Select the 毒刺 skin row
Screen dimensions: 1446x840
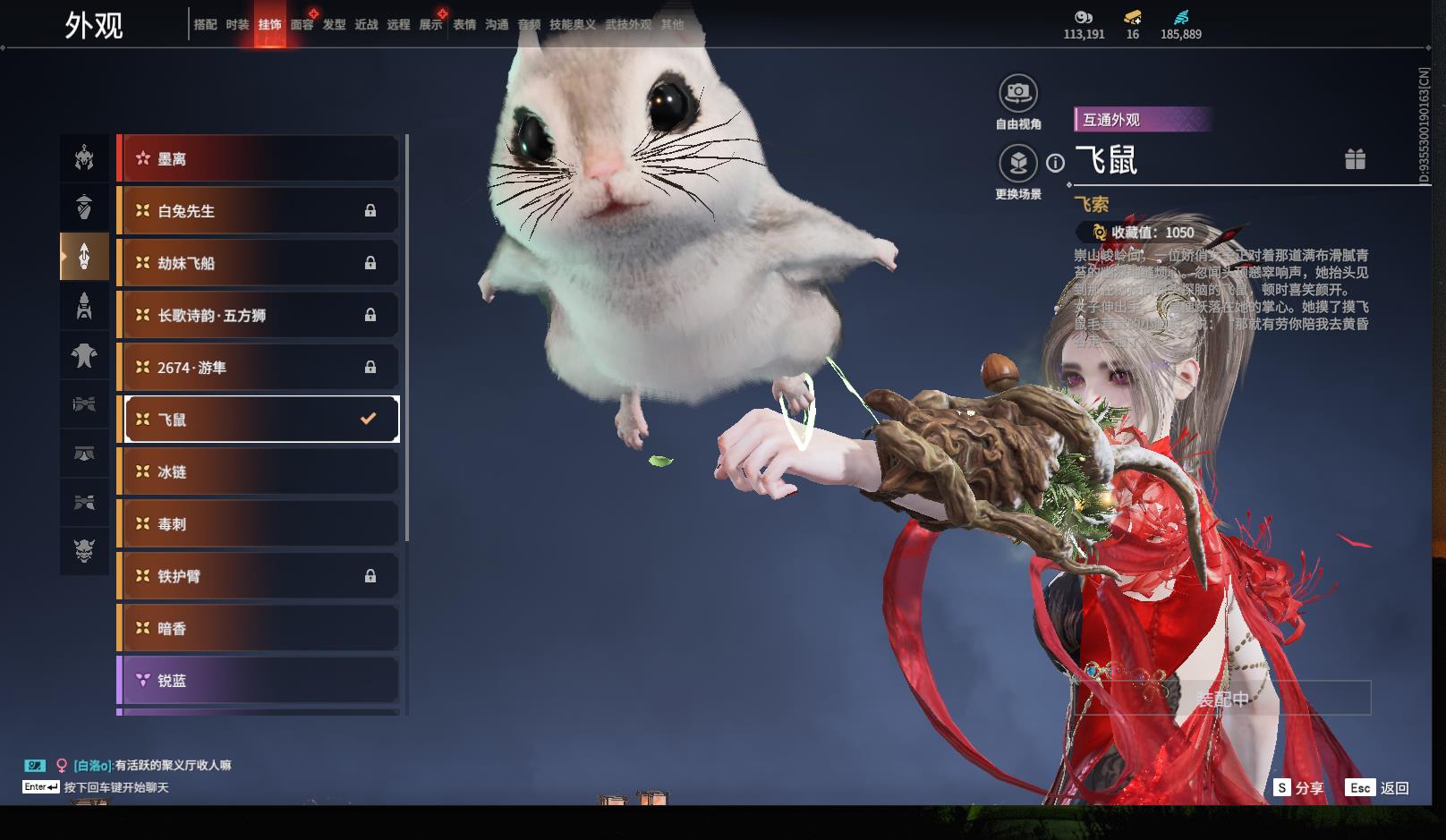click(259, 524)
